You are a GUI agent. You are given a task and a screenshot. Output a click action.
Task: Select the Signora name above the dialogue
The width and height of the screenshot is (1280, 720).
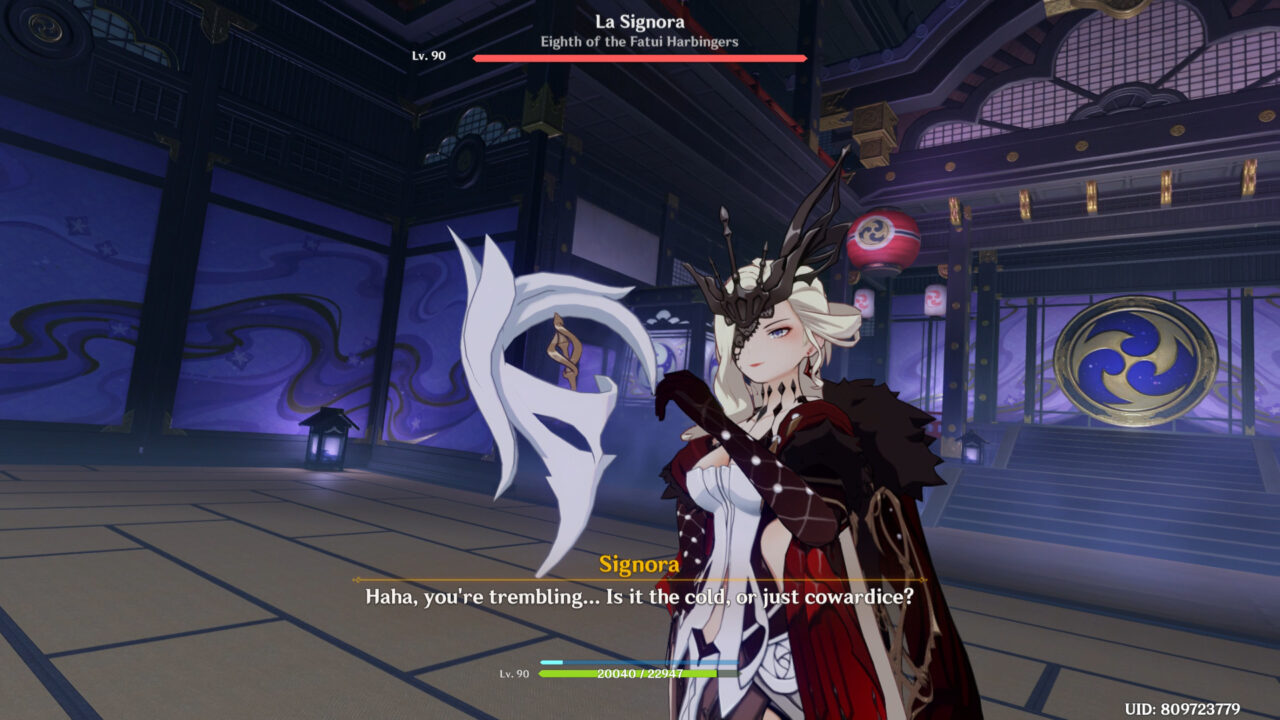pyautogui.click(x=640, y=561)
